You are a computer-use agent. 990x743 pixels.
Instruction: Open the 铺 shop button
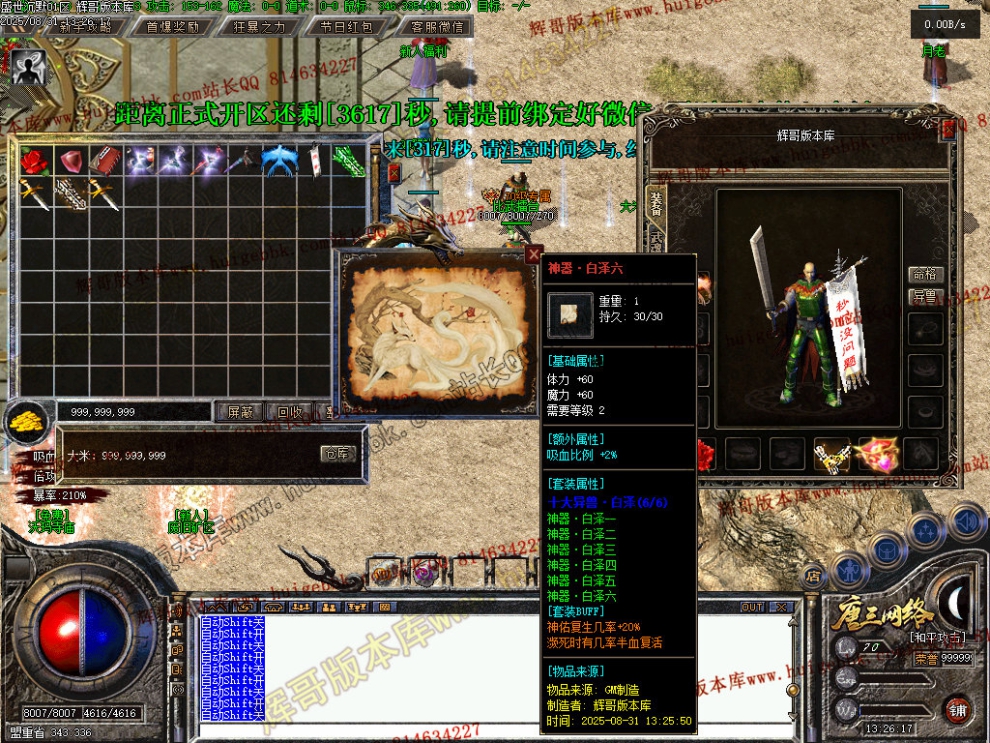click(958, 711)
